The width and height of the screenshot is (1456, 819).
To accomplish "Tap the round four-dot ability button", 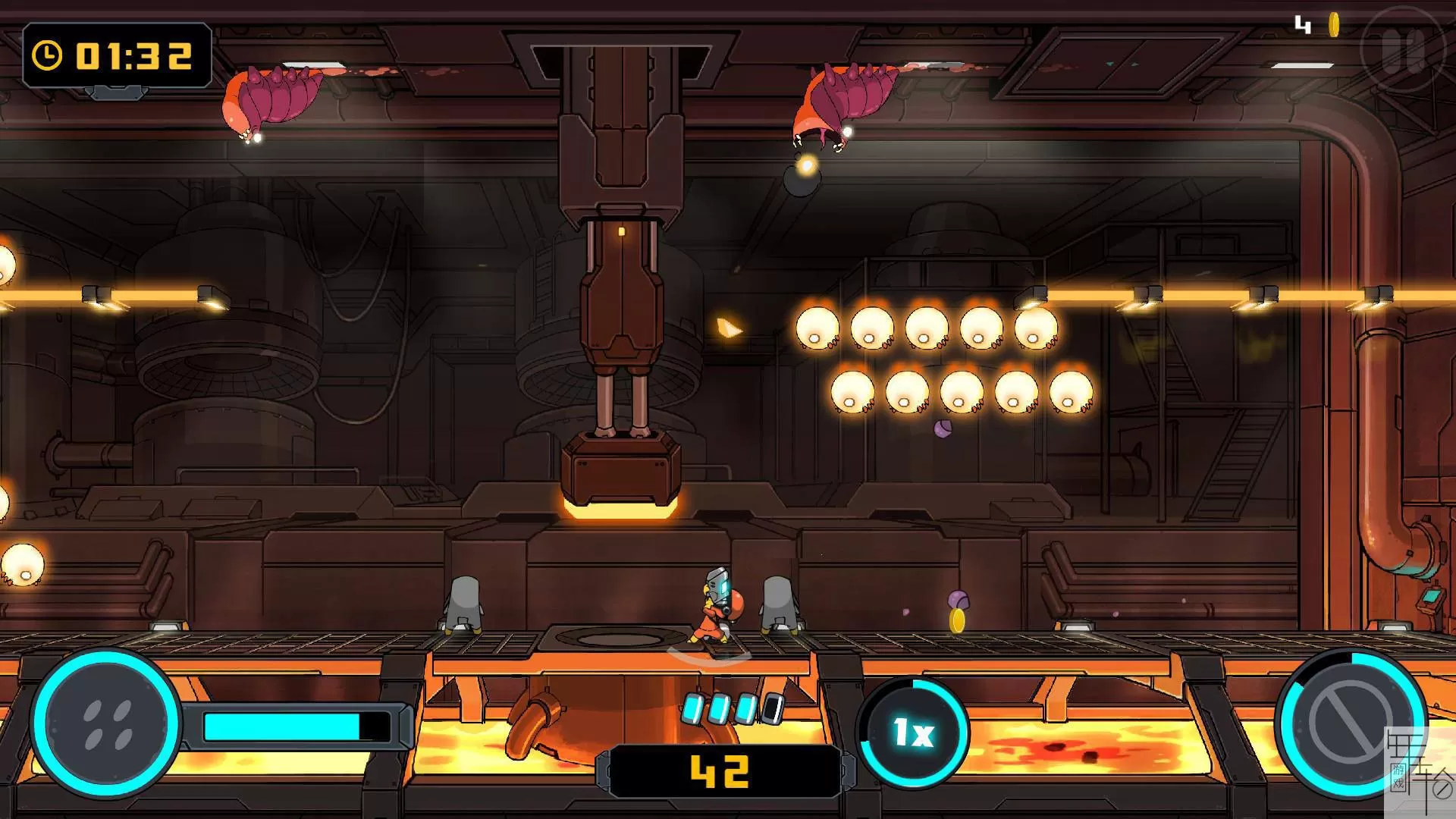I will pyautogui.click(x=107, y=724).
